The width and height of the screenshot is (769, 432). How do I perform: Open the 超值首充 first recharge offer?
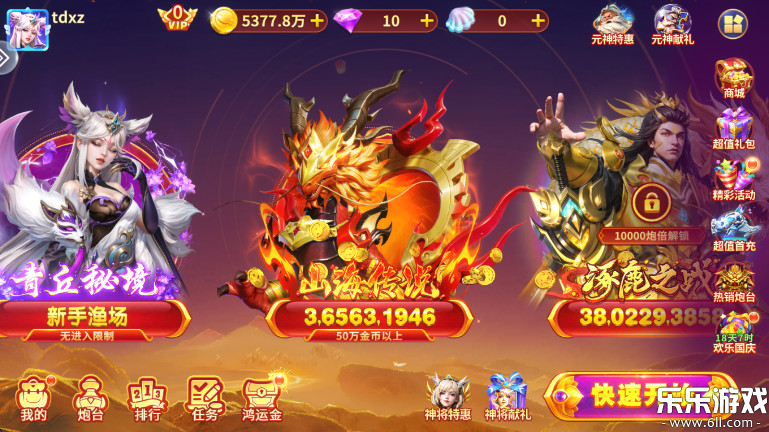click(x=735, y=226)
